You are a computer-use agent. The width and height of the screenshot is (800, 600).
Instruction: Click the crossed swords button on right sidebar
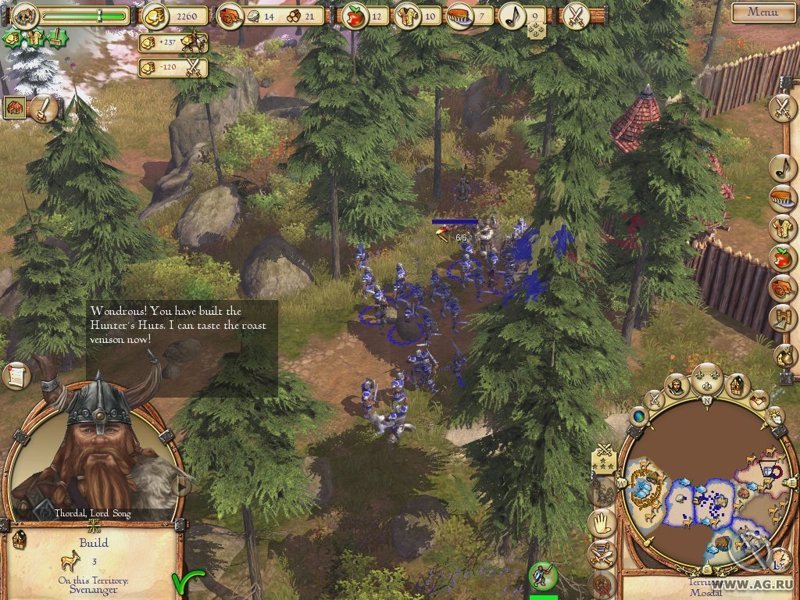click(x=782, y=108)
